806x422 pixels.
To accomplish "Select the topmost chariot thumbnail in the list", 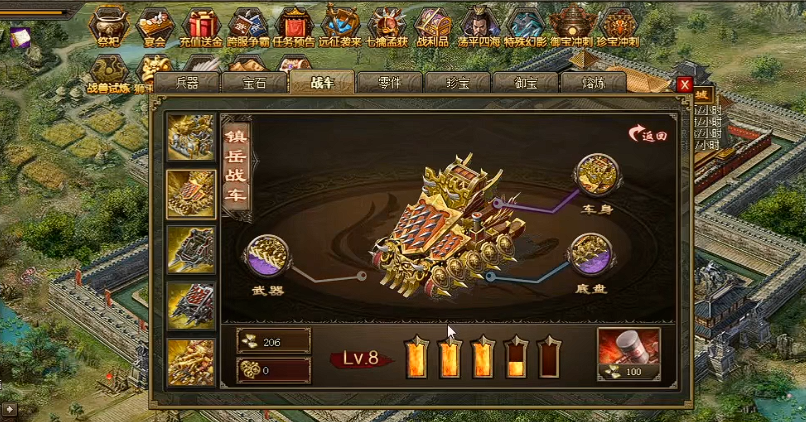I will [x=191, y=137].
